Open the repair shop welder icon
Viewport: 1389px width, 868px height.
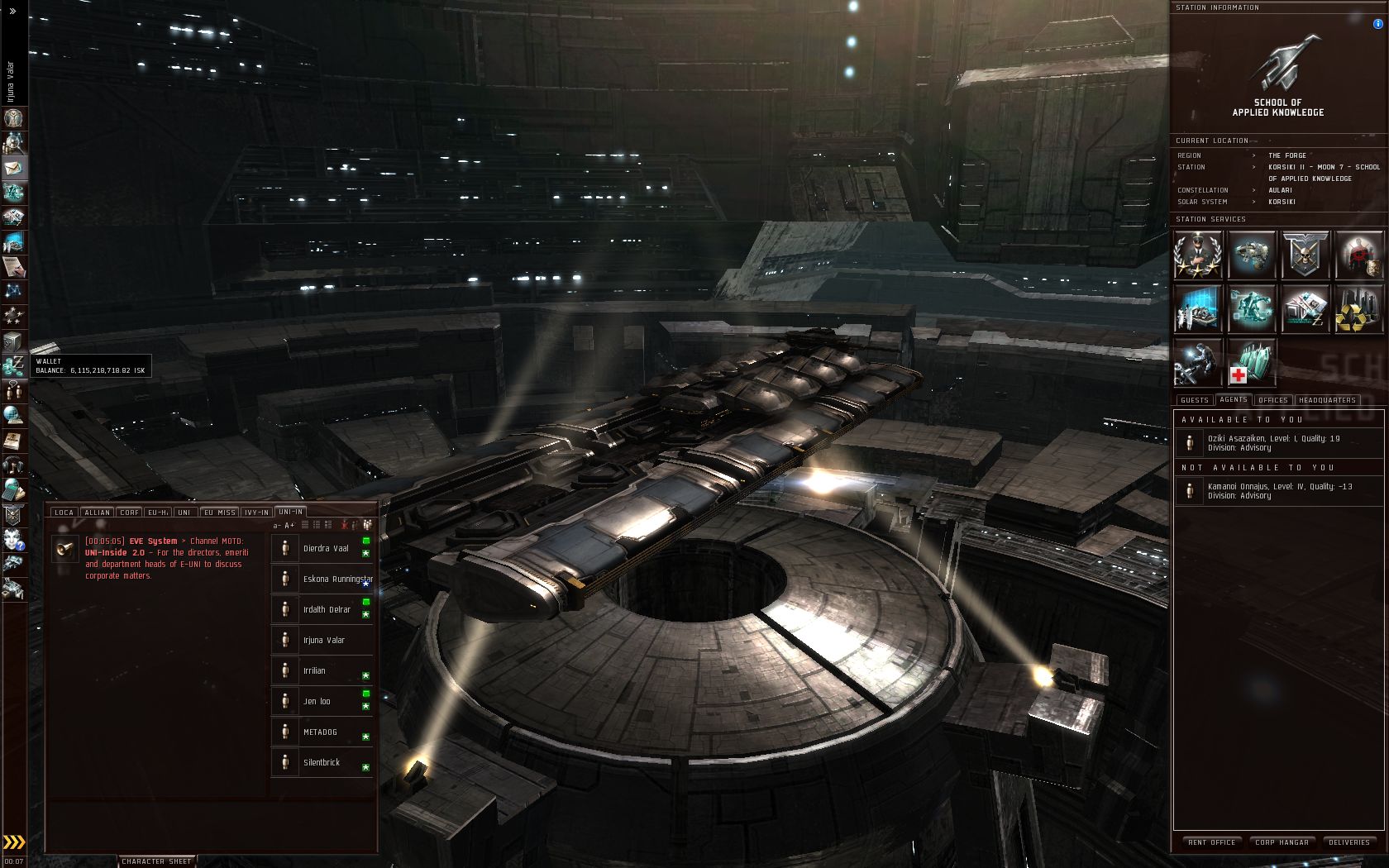point(1197,363)
